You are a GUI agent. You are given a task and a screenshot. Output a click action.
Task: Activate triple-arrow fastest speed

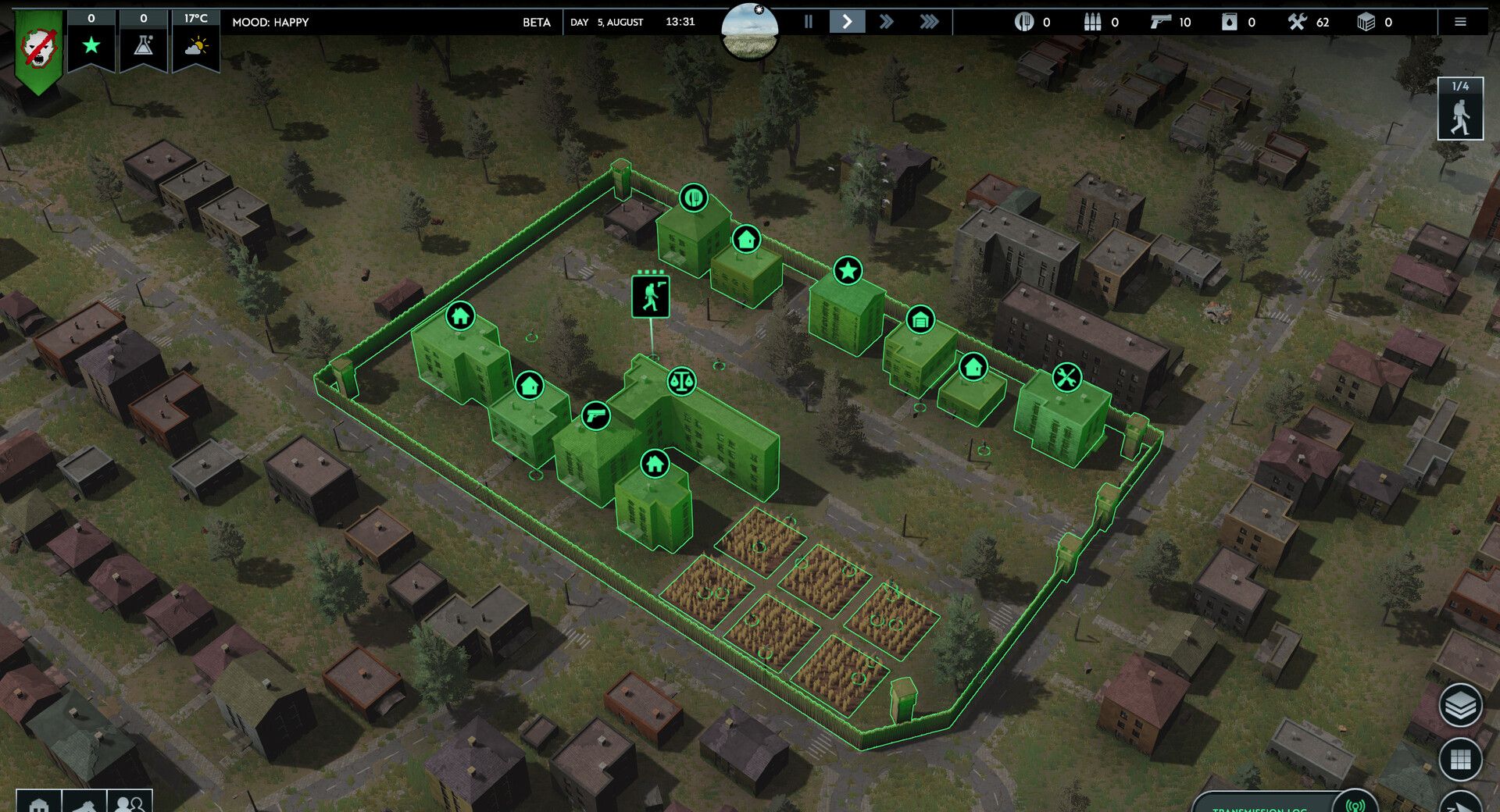pyautogui.click(x=929, y=22)
